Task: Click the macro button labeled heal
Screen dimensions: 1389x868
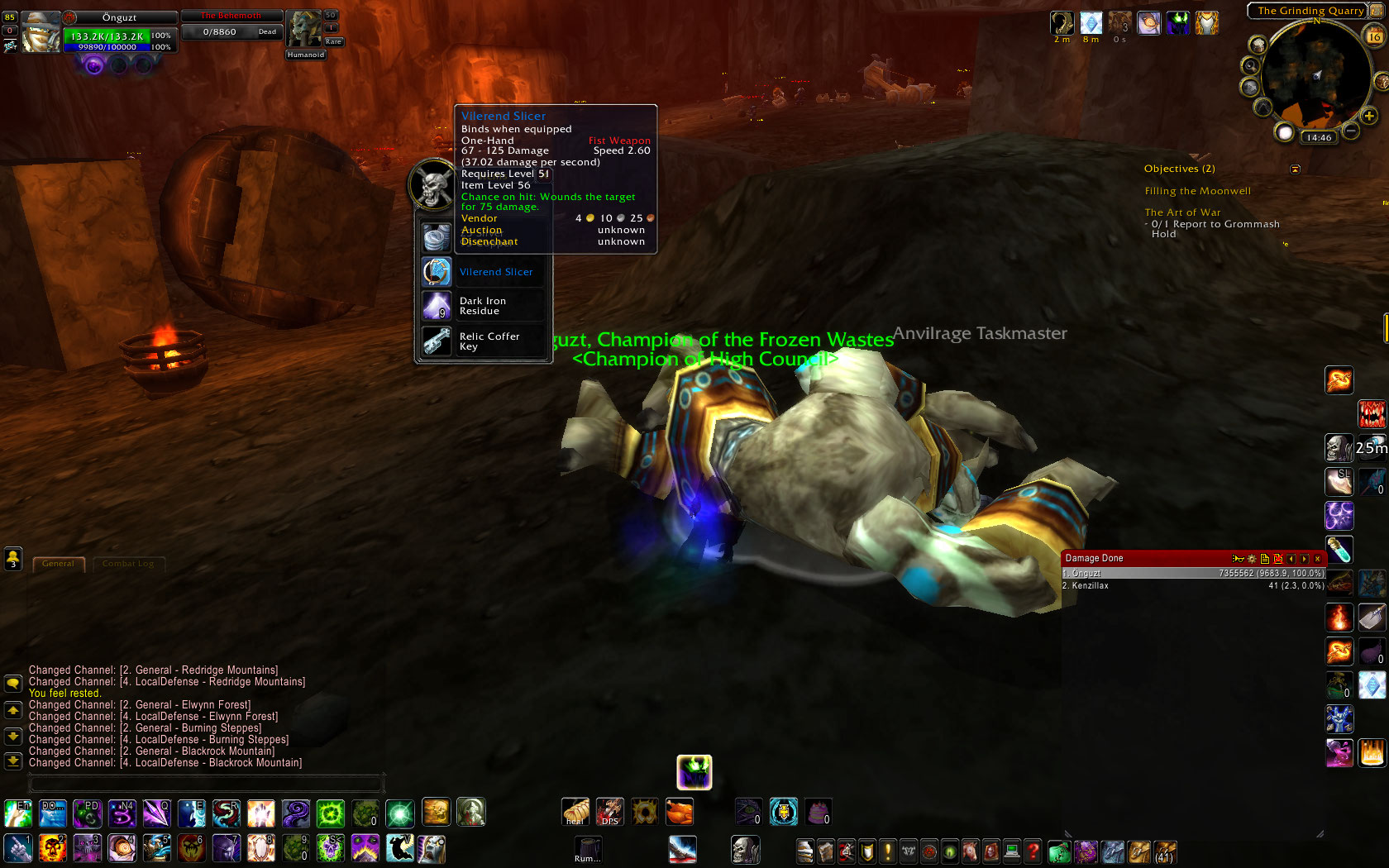Action: tap(575, 812)
